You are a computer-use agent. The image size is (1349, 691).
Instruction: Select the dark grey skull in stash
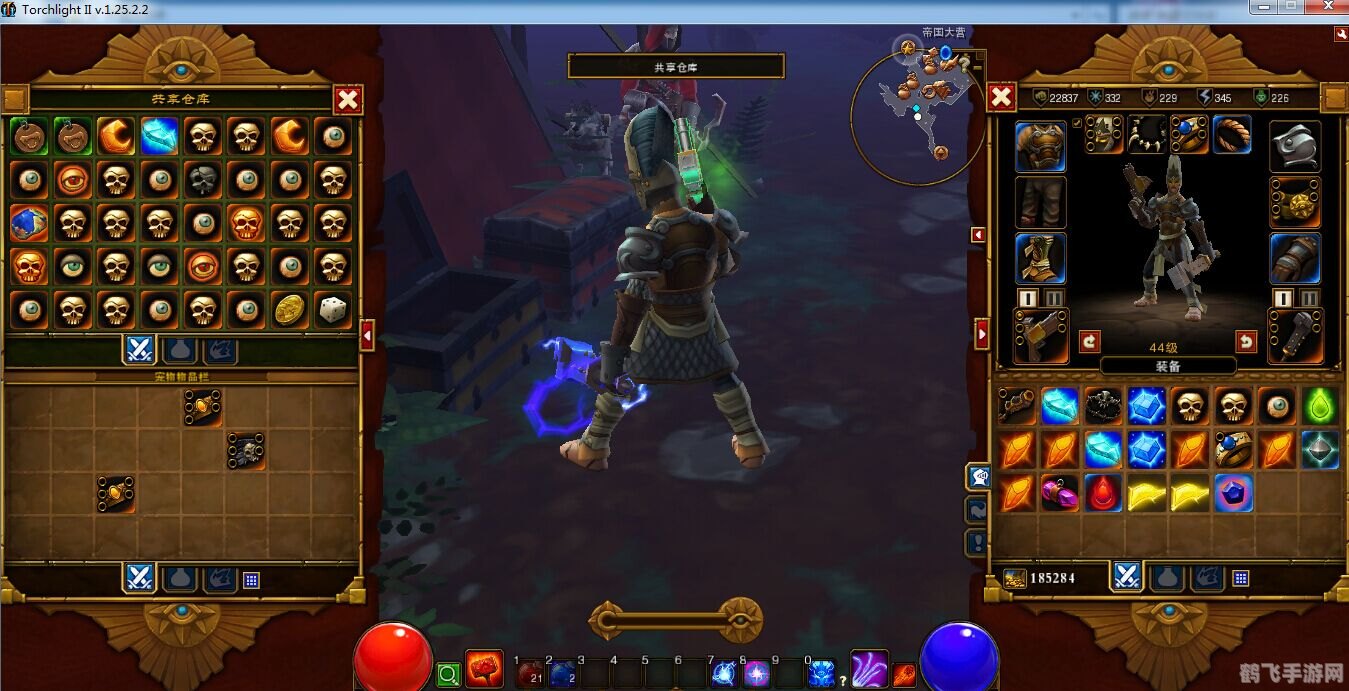pyautogui.click(x=203, y=180)
